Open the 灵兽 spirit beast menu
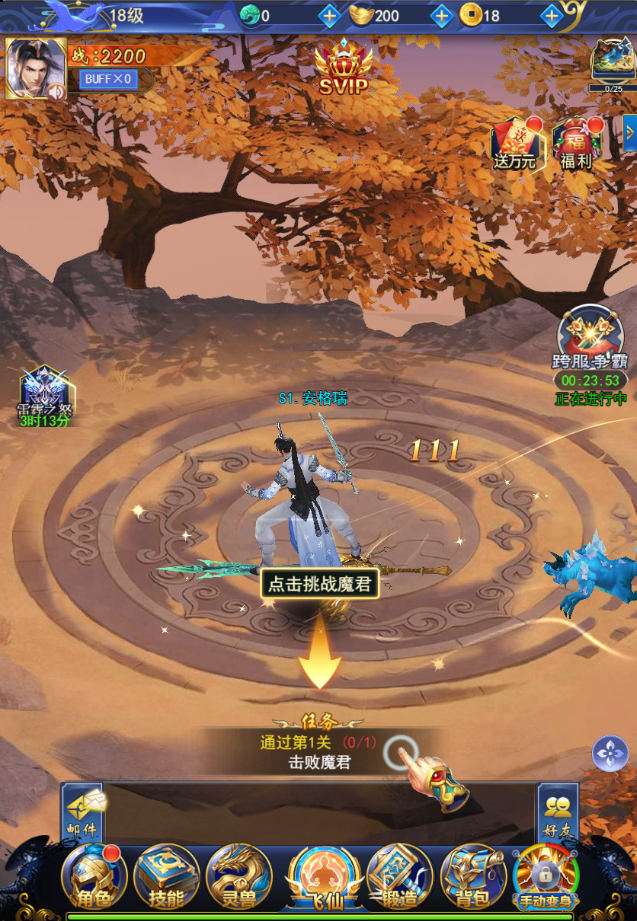Screen dimensions: 637x921 238,877
